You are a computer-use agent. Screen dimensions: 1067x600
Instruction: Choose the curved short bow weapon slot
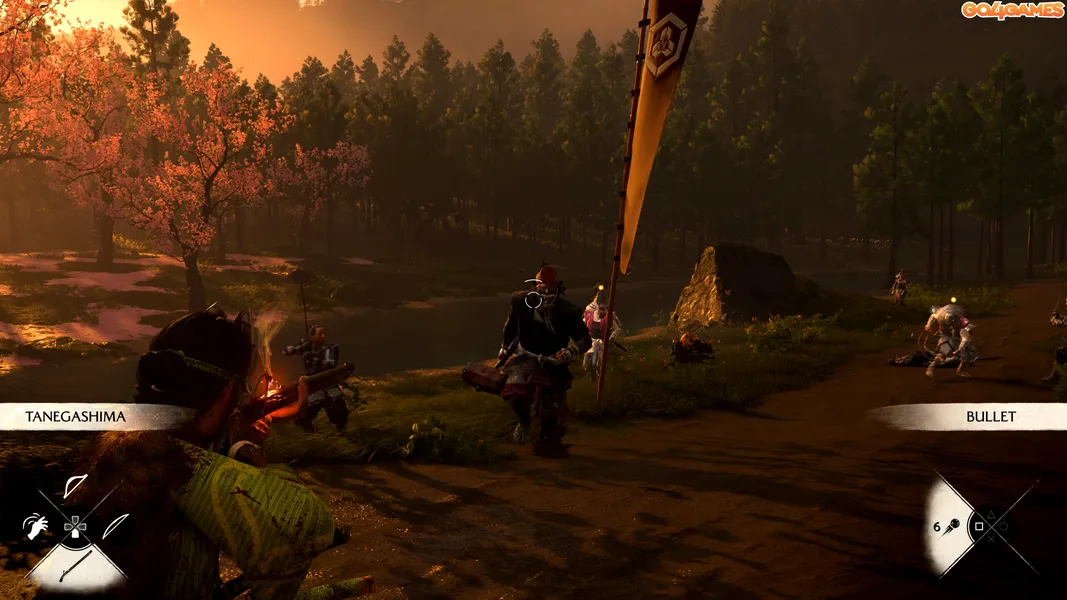75,487
